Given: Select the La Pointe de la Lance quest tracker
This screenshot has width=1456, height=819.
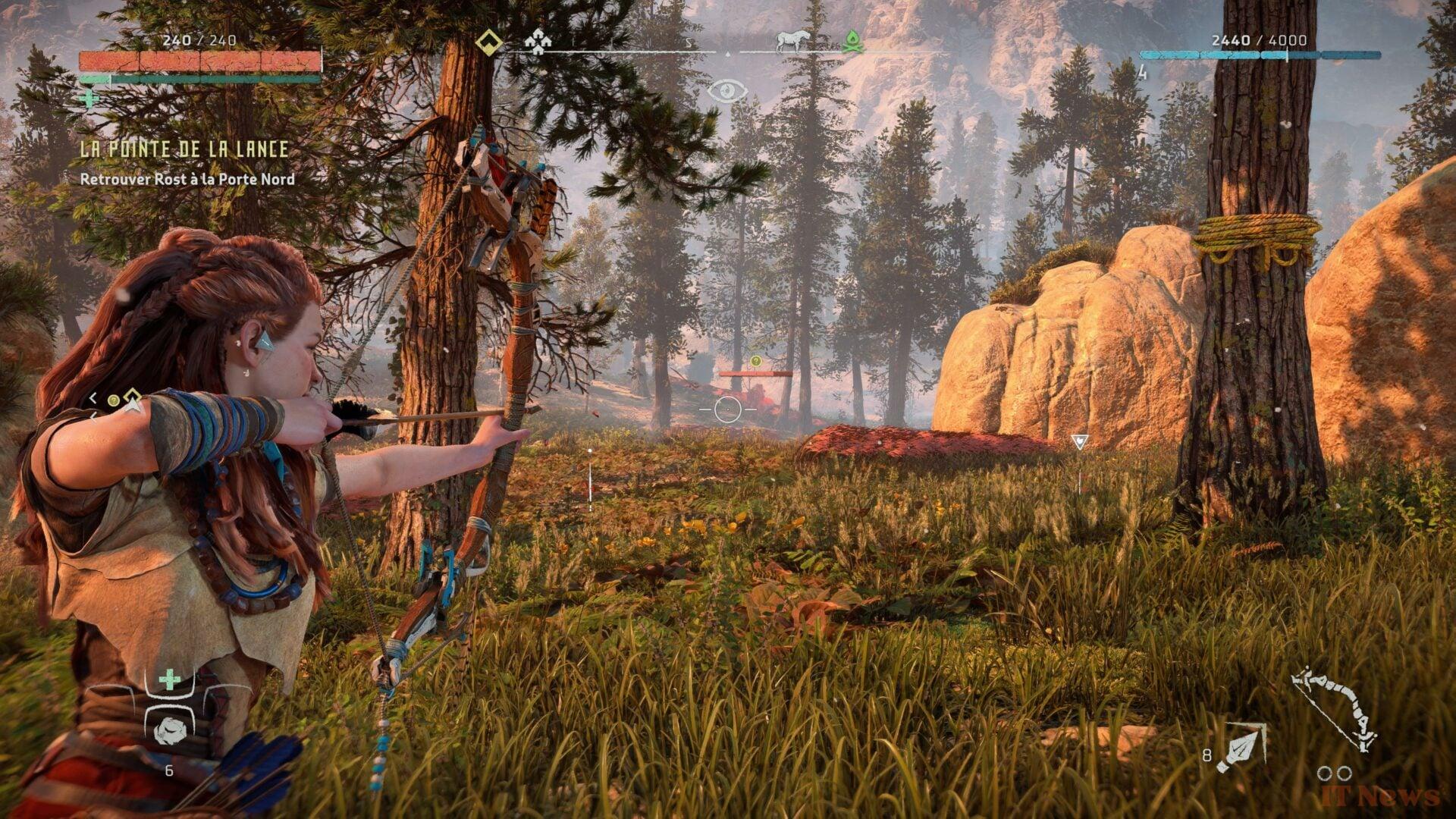Looking at the screenshot, I should 184,149.
